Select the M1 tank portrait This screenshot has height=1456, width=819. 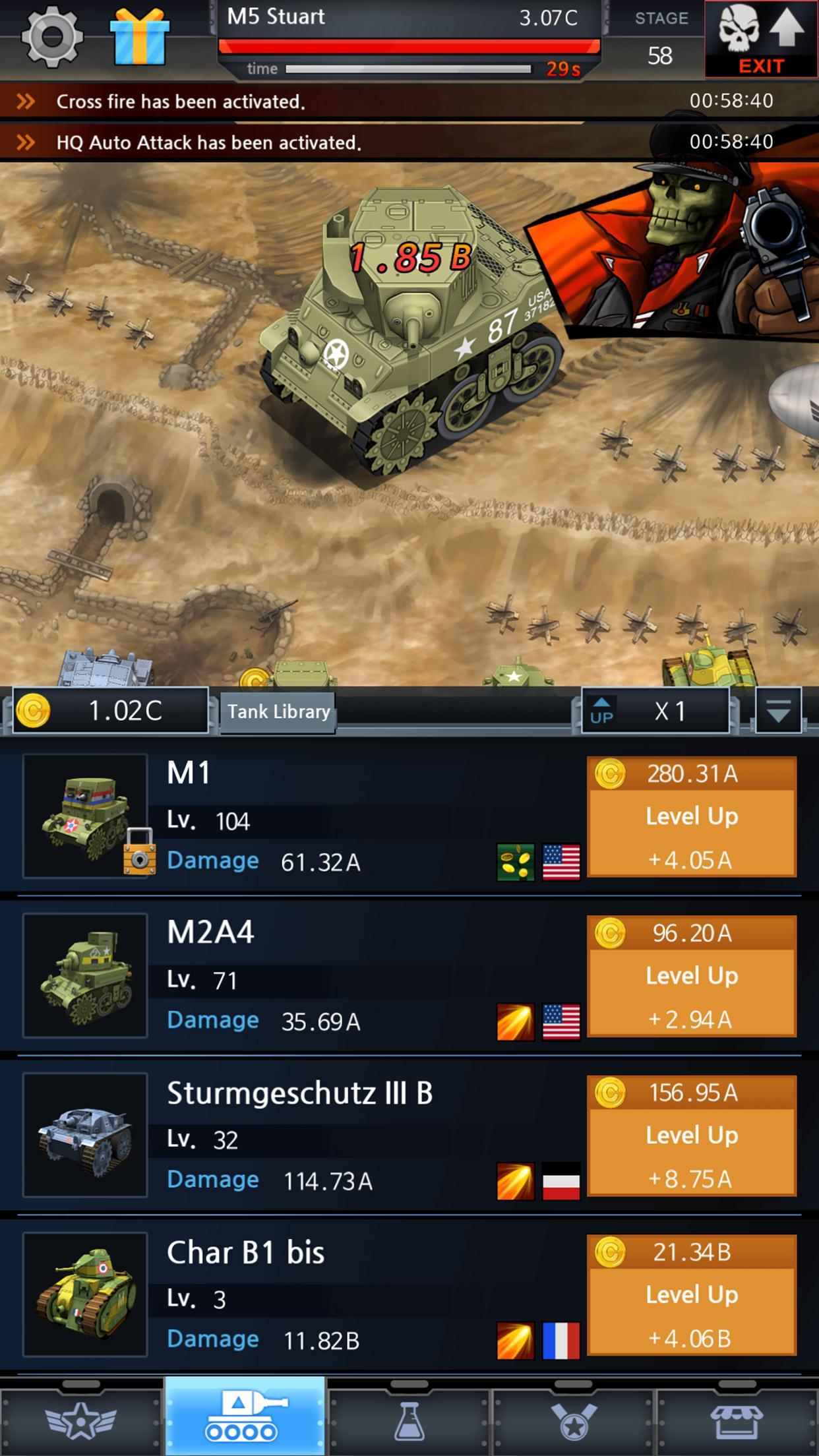[85, 816]
